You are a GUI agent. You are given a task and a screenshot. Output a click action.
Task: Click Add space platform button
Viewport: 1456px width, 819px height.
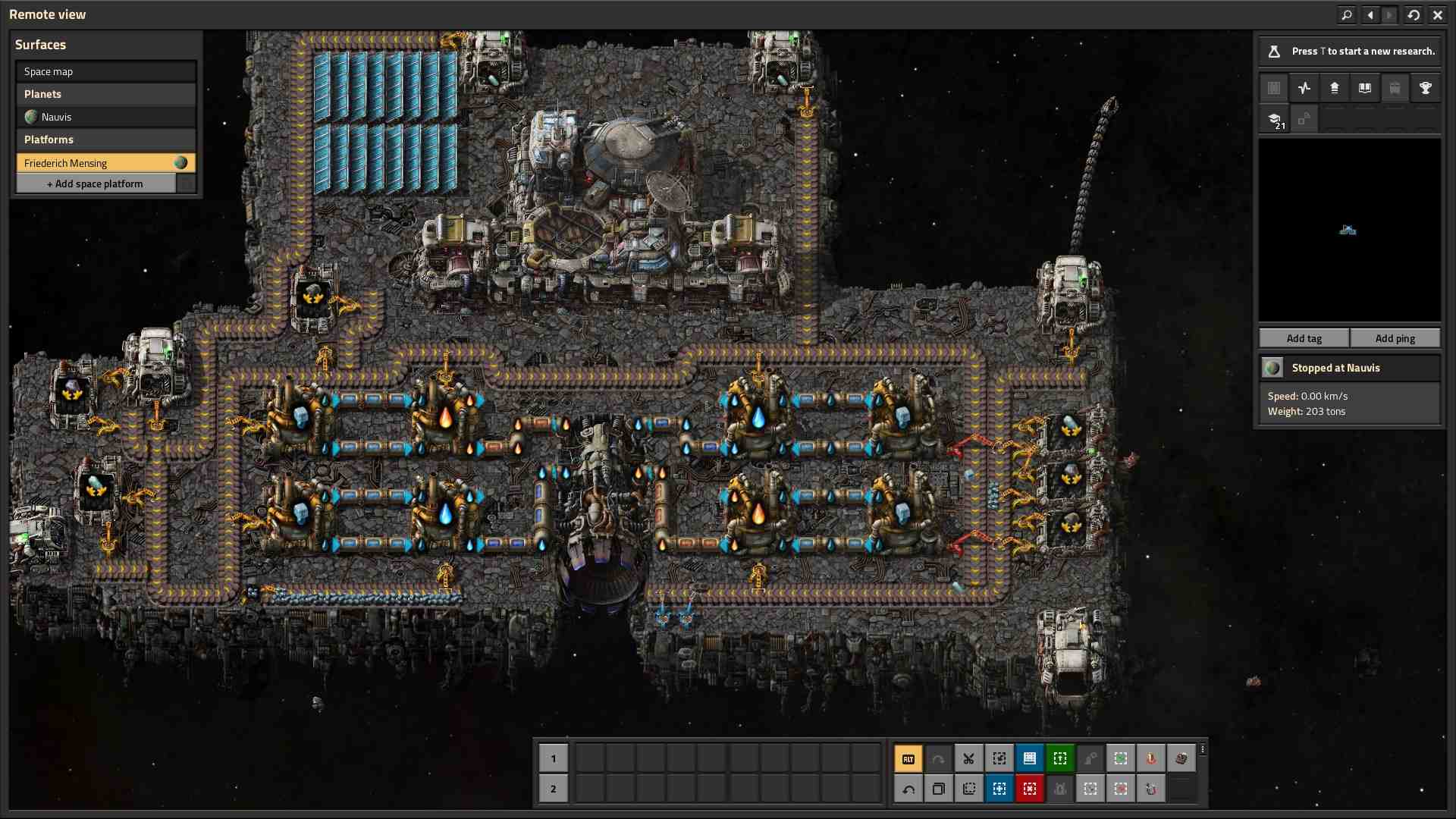click(x=96, y=184)
